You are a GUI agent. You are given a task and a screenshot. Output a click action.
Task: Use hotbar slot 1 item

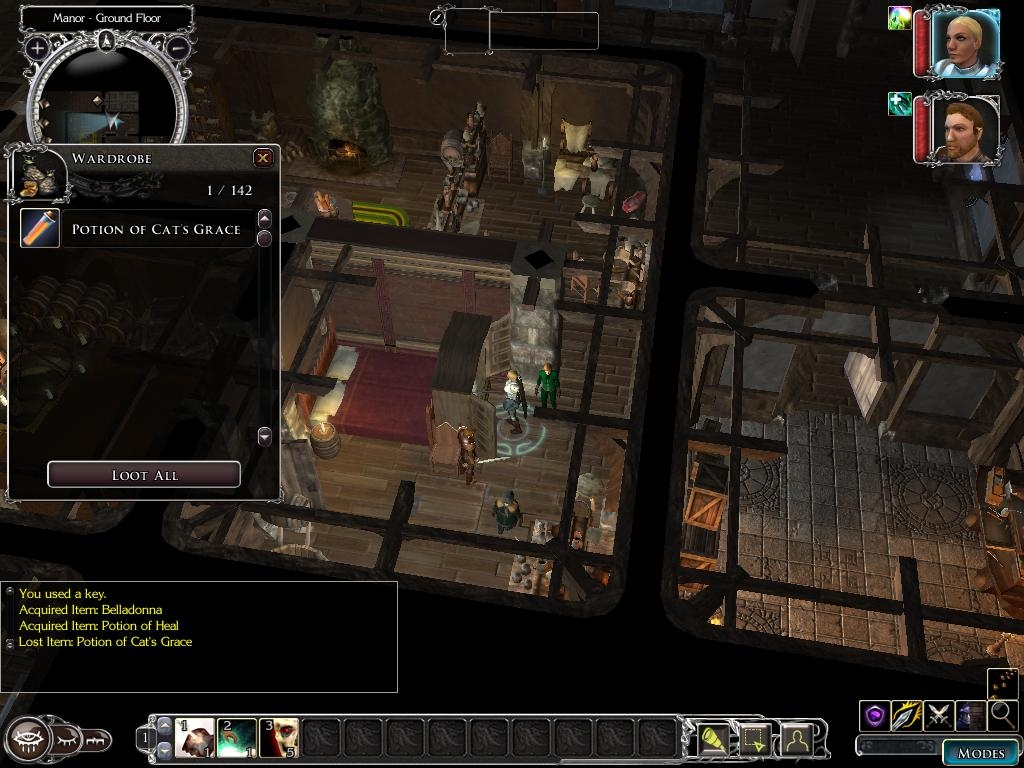(196, 739)
